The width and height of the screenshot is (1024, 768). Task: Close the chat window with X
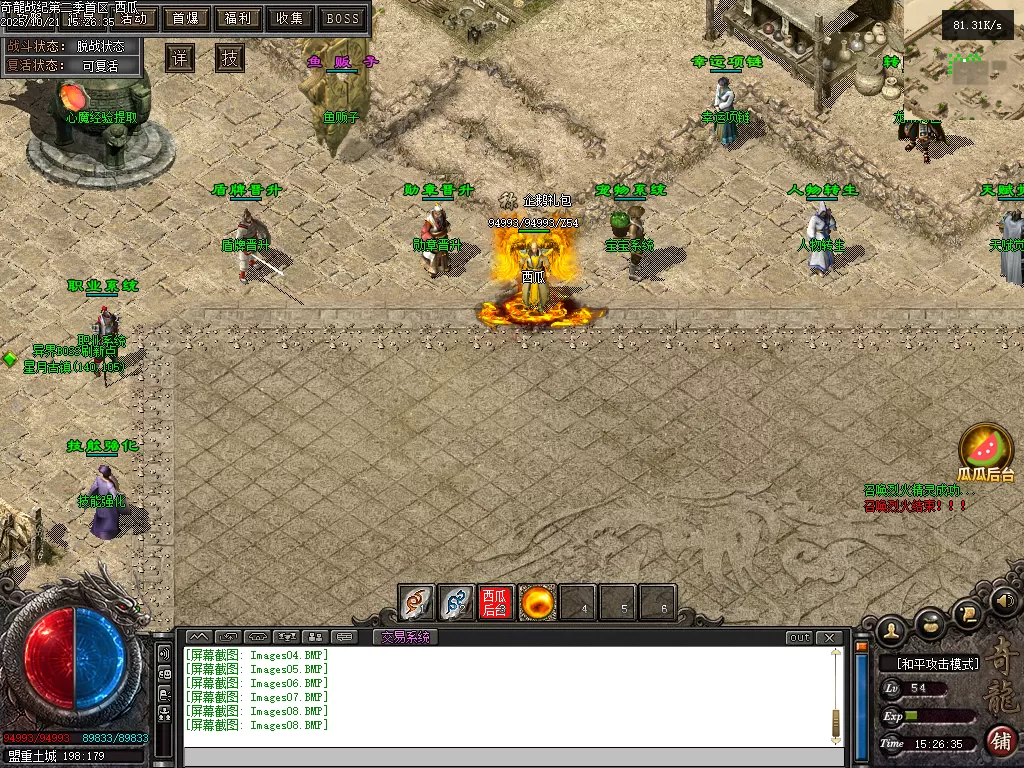point(829,637)
